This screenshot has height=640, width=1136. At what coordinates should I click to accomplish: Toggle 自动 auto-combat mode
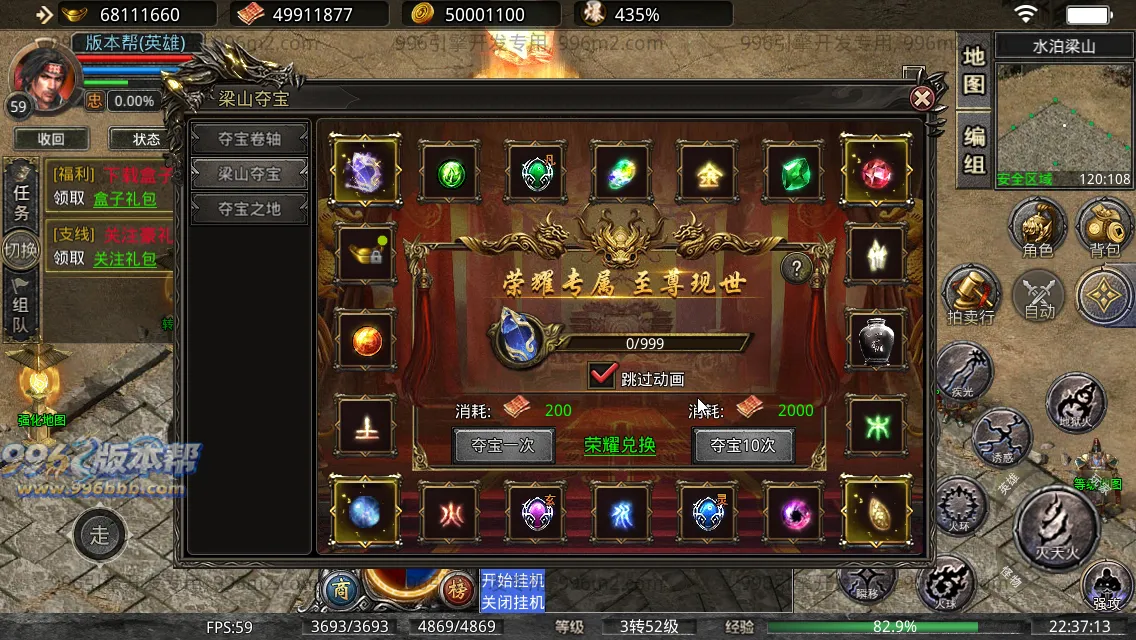pos(1039,297)
